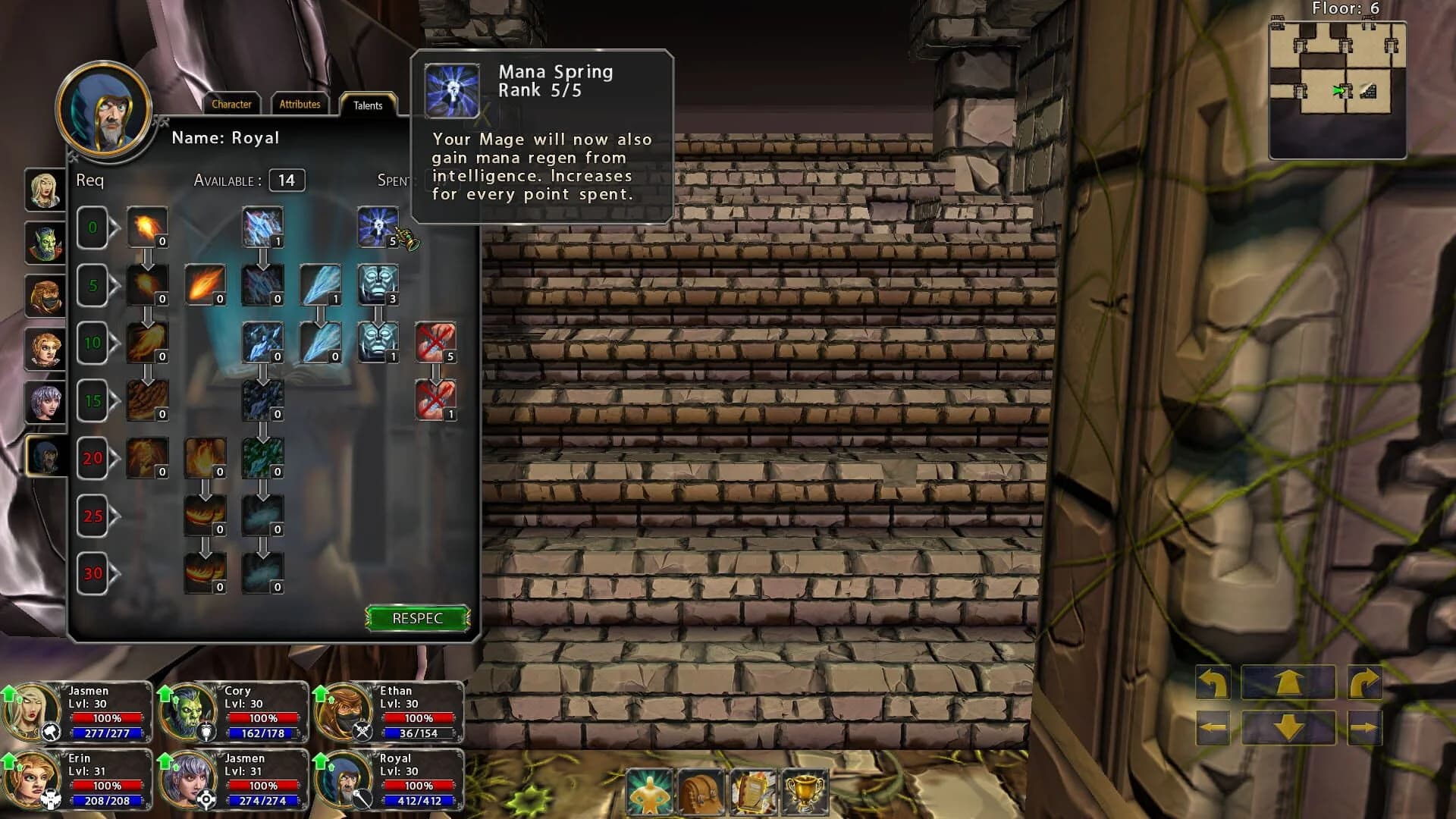Select the green orc portrait on the left

(45, 243)
